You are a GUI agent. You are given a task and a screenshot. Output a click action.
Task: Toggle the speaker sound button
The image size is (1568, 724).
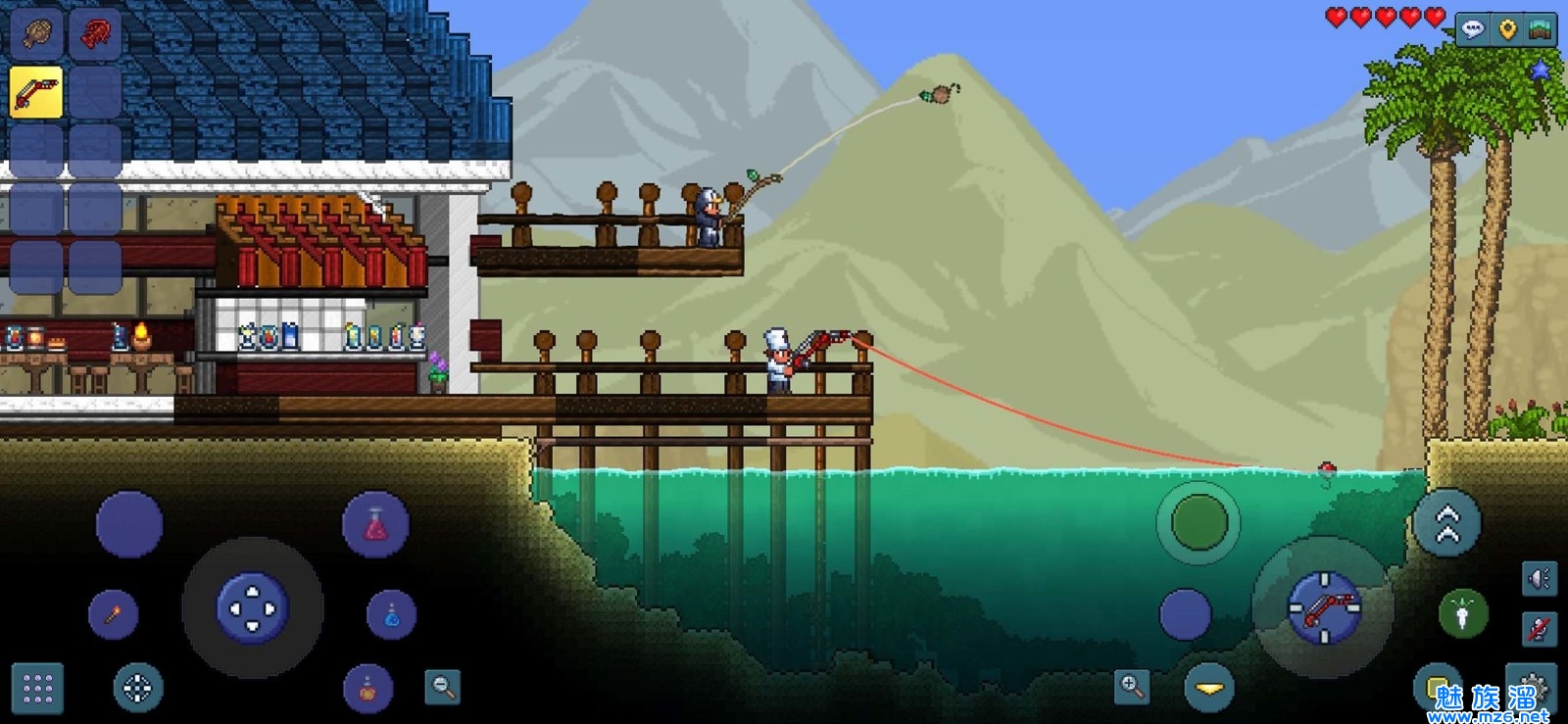click(x=1539, y=579)
